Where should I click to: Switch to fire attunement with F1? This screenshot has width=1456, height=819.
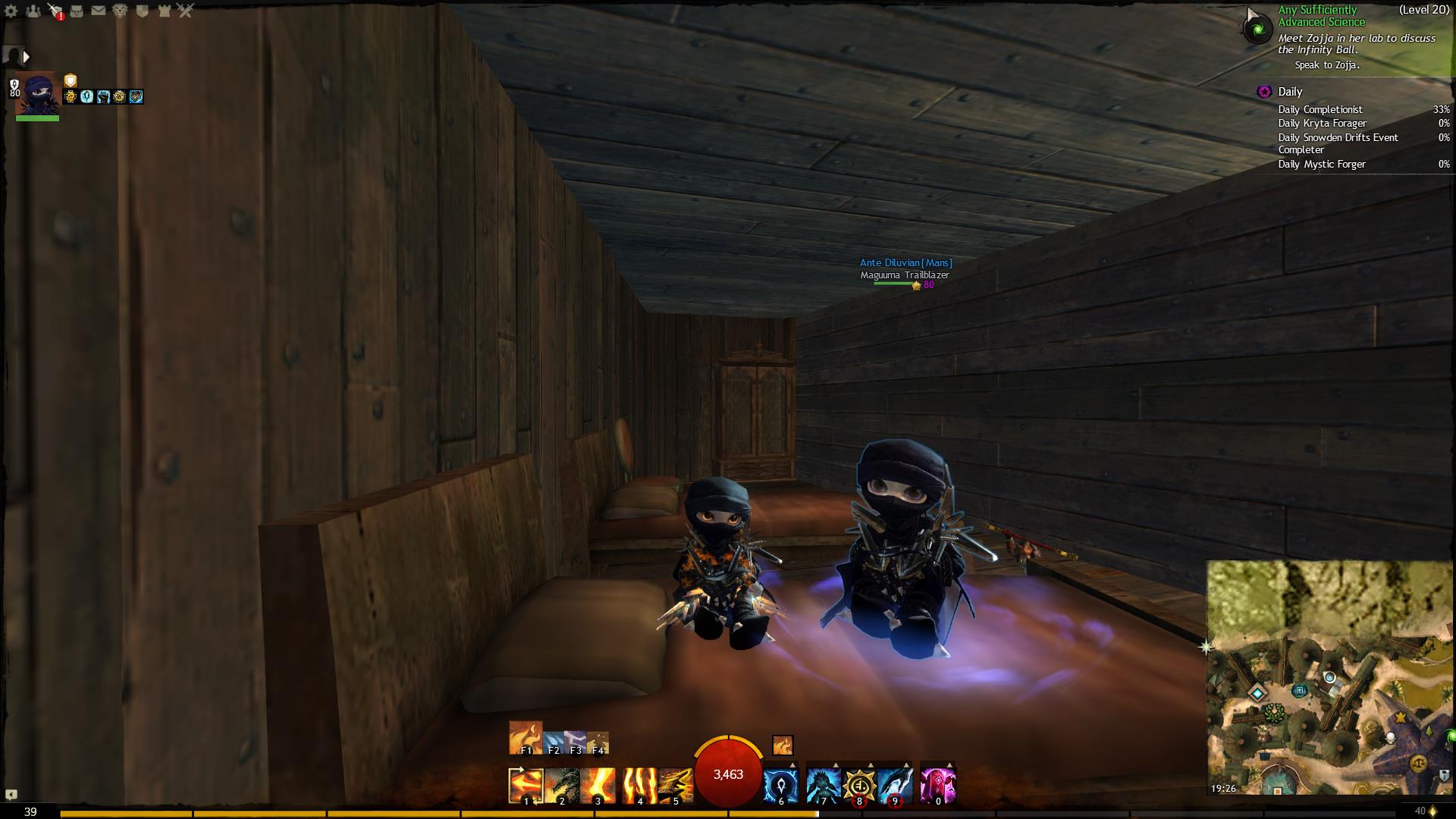click(x=526, y=738)
